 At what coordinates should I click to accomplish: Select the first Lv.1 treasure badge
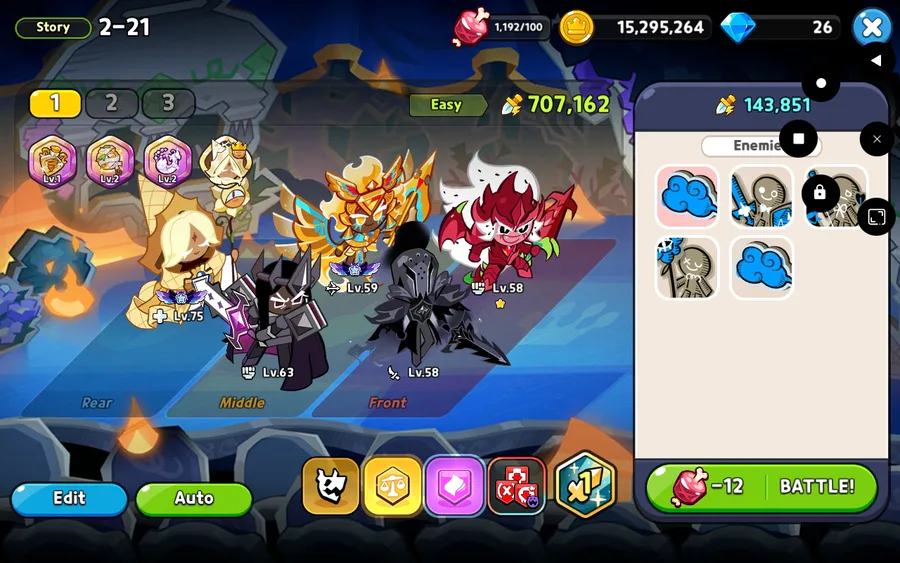(53, 161)
